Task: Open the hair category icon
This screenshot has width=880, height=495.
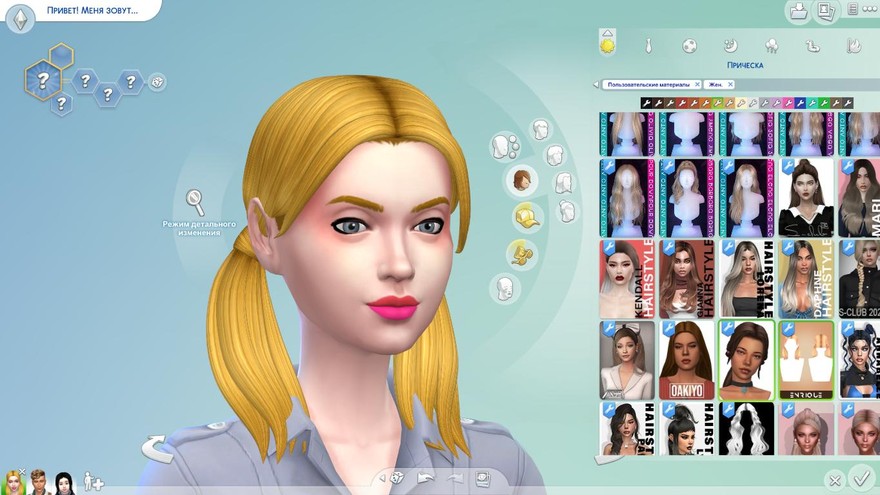Action: (x=521, y=181)
